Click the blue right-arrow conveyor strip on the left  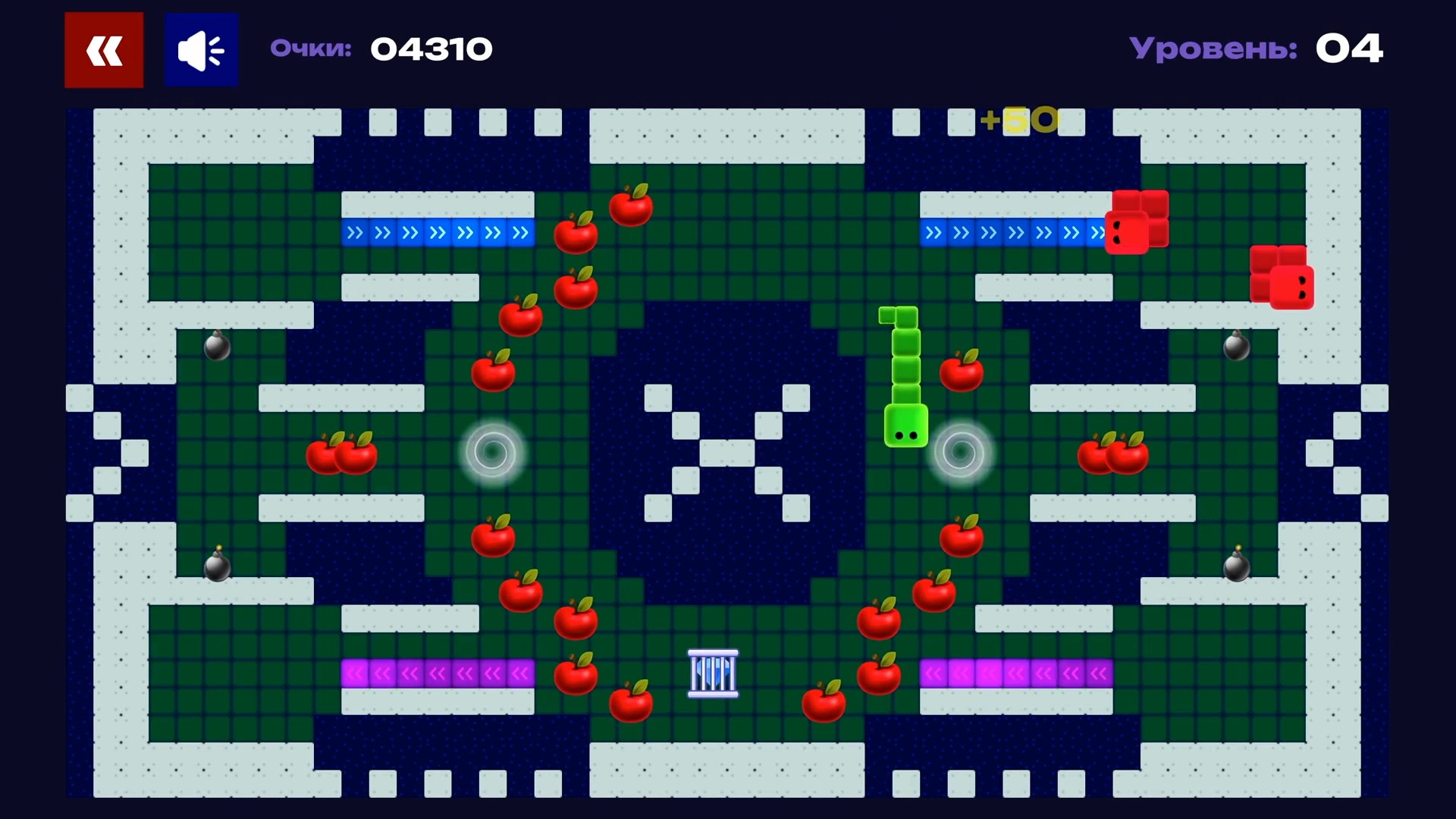tap(438, 233)
